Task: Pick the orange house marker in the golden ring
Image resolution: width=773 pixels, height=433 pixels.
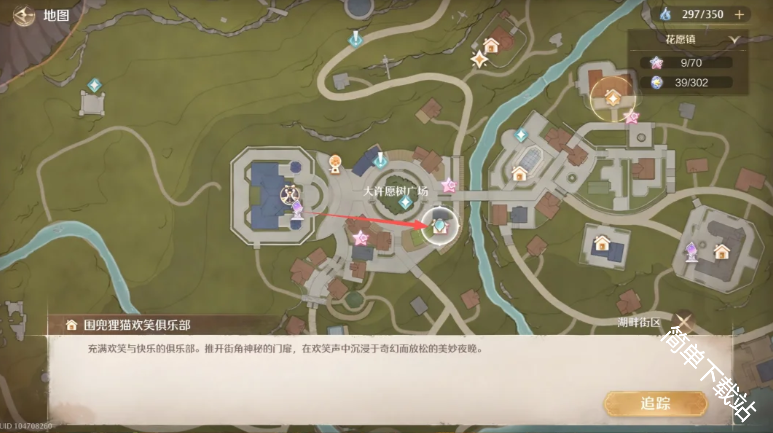Action: [x=612, y=97]
